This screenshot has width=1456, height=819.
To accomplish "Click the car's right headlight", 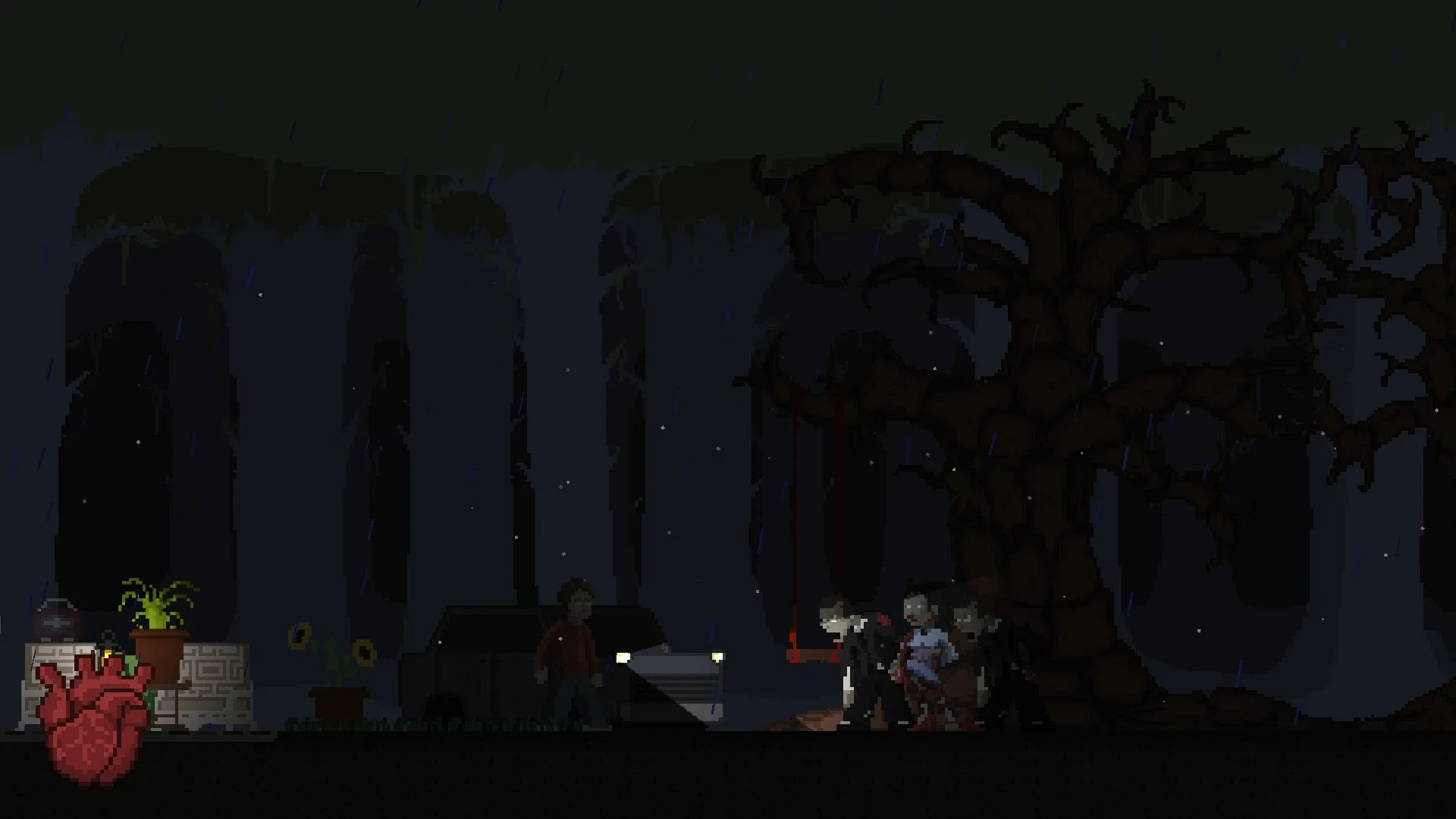I will pyautogui.click(x=716, y=655).
